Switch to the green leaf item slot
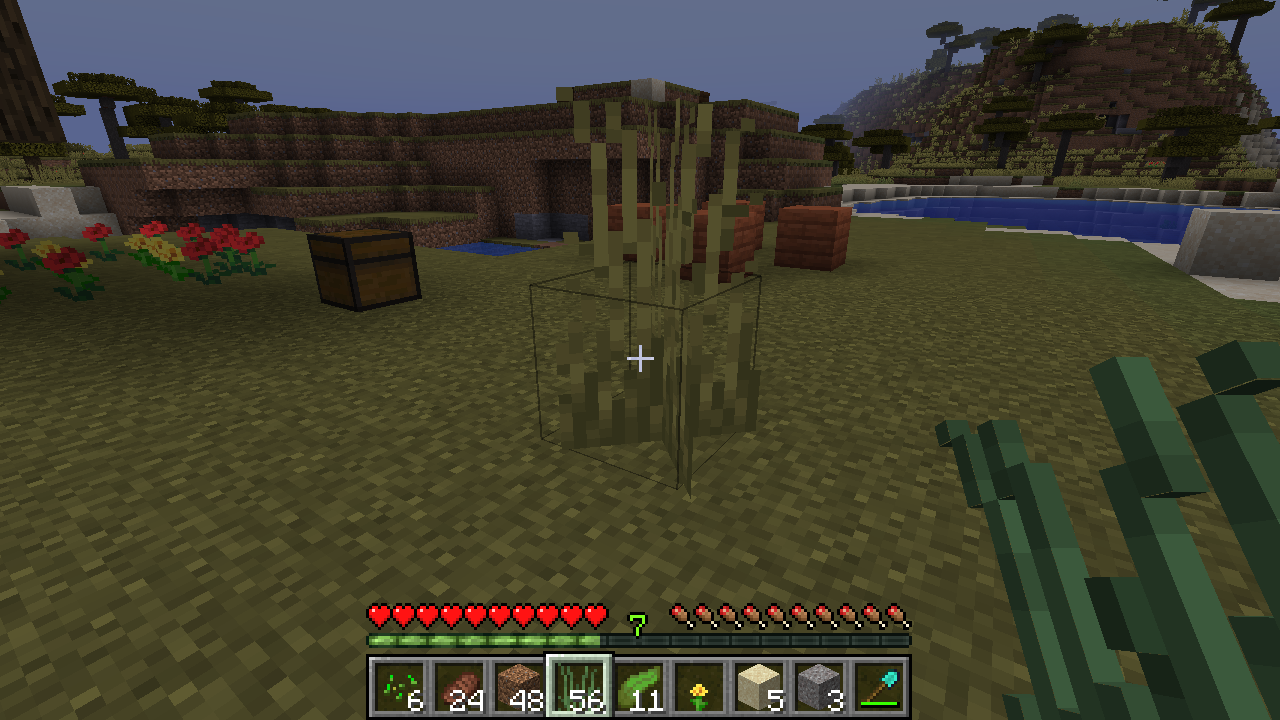 pyautogui.click(x=639, y=687)
